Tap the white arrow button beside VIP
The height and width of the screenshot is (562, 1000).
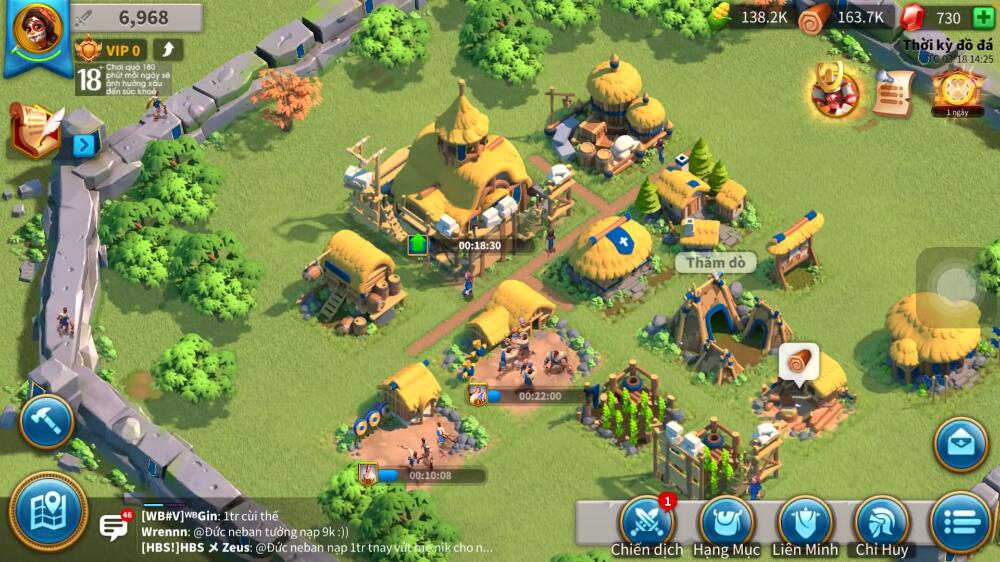167,49
